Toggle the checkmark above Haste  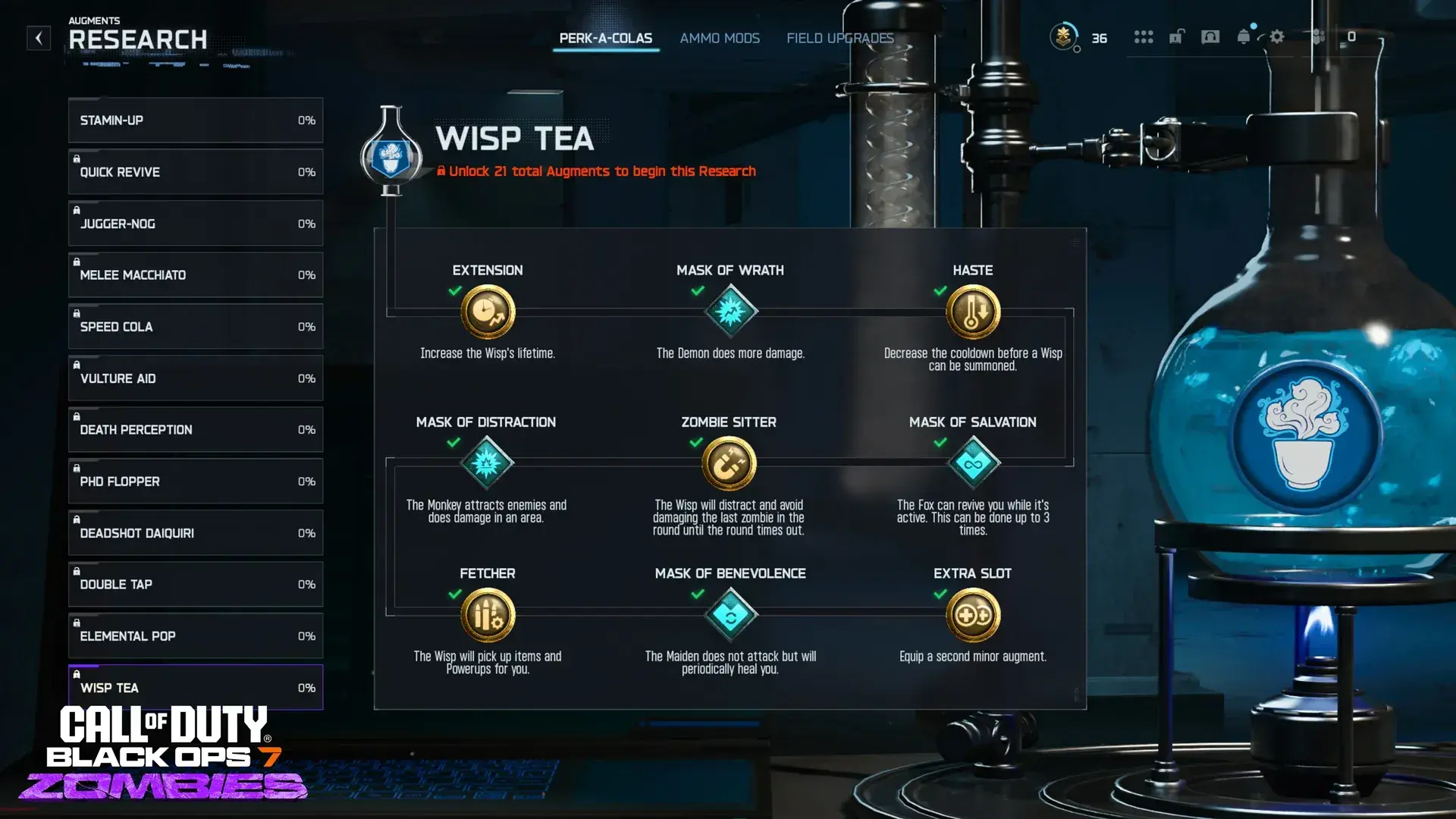click(942, 290)
